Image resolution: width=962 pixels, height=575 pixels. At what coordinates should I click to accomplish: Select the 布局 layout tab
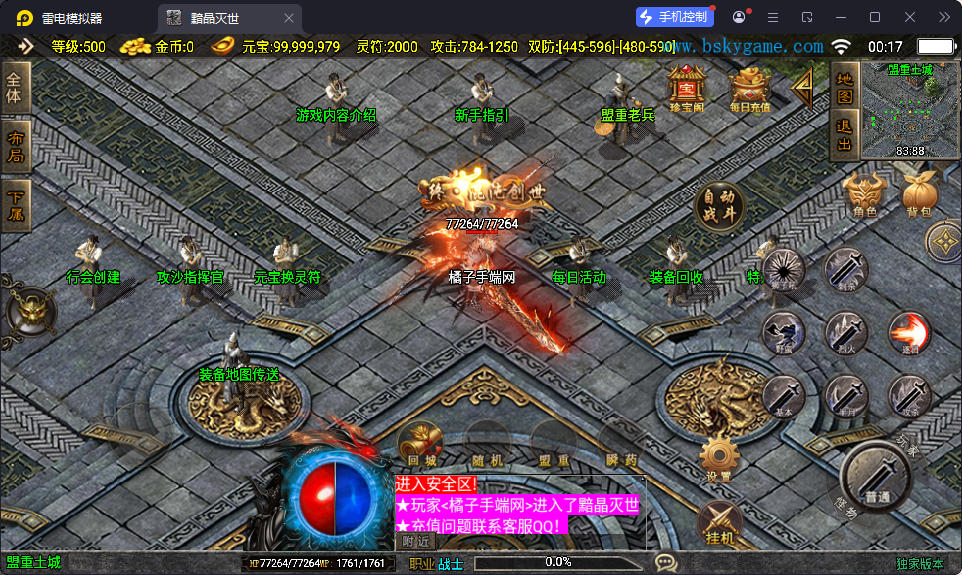pos(15,147)
